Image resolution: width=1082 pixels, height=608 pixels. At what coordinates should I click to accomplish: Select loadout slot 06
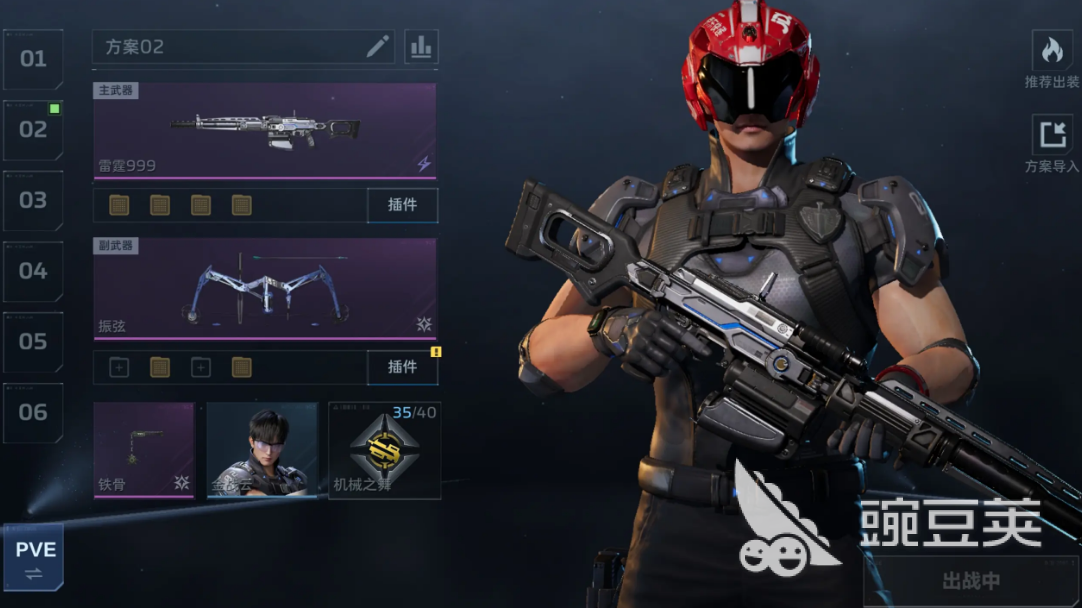pyautogui.click(x=33, y=412)
